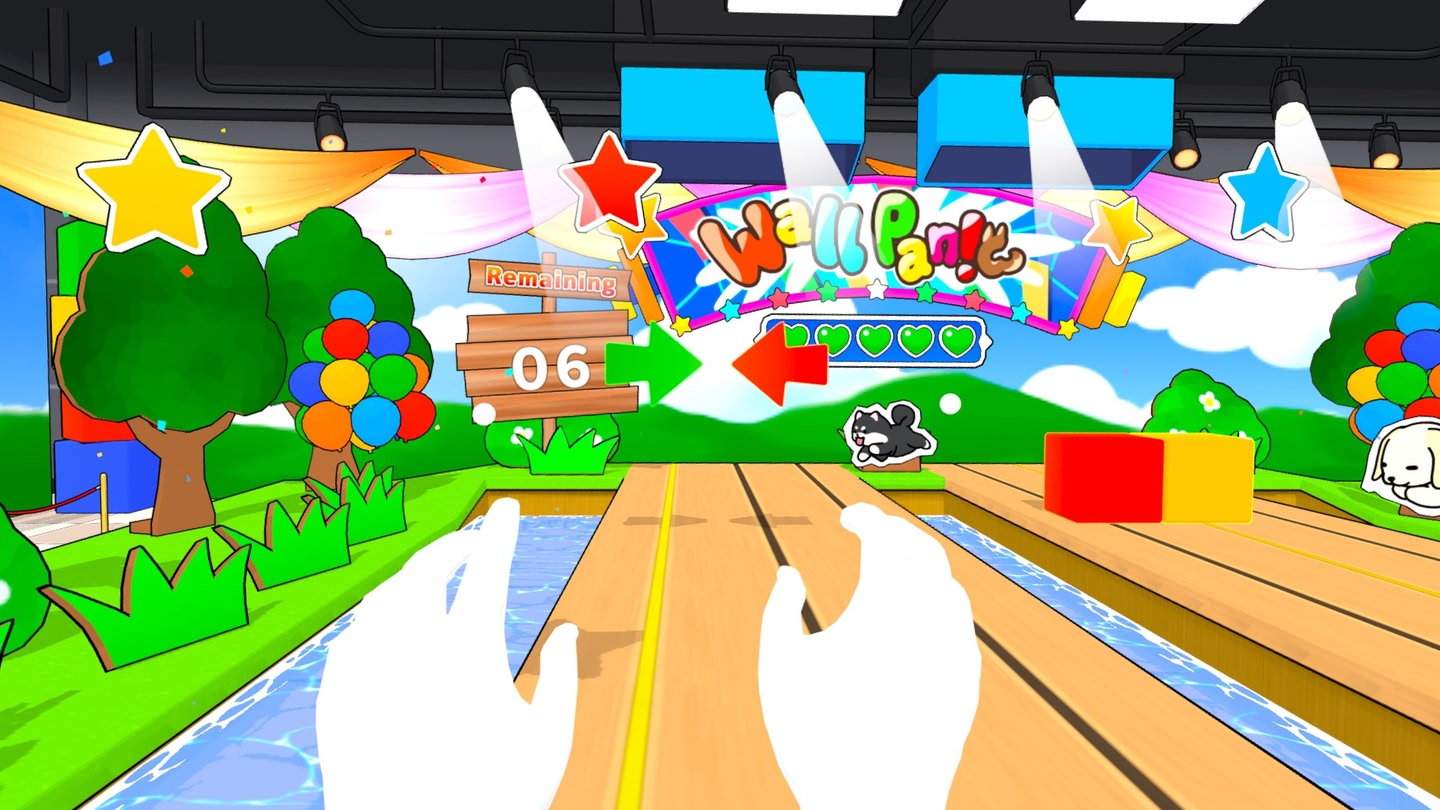Toggle the last heart in the life meter

[x=955, y=340]
